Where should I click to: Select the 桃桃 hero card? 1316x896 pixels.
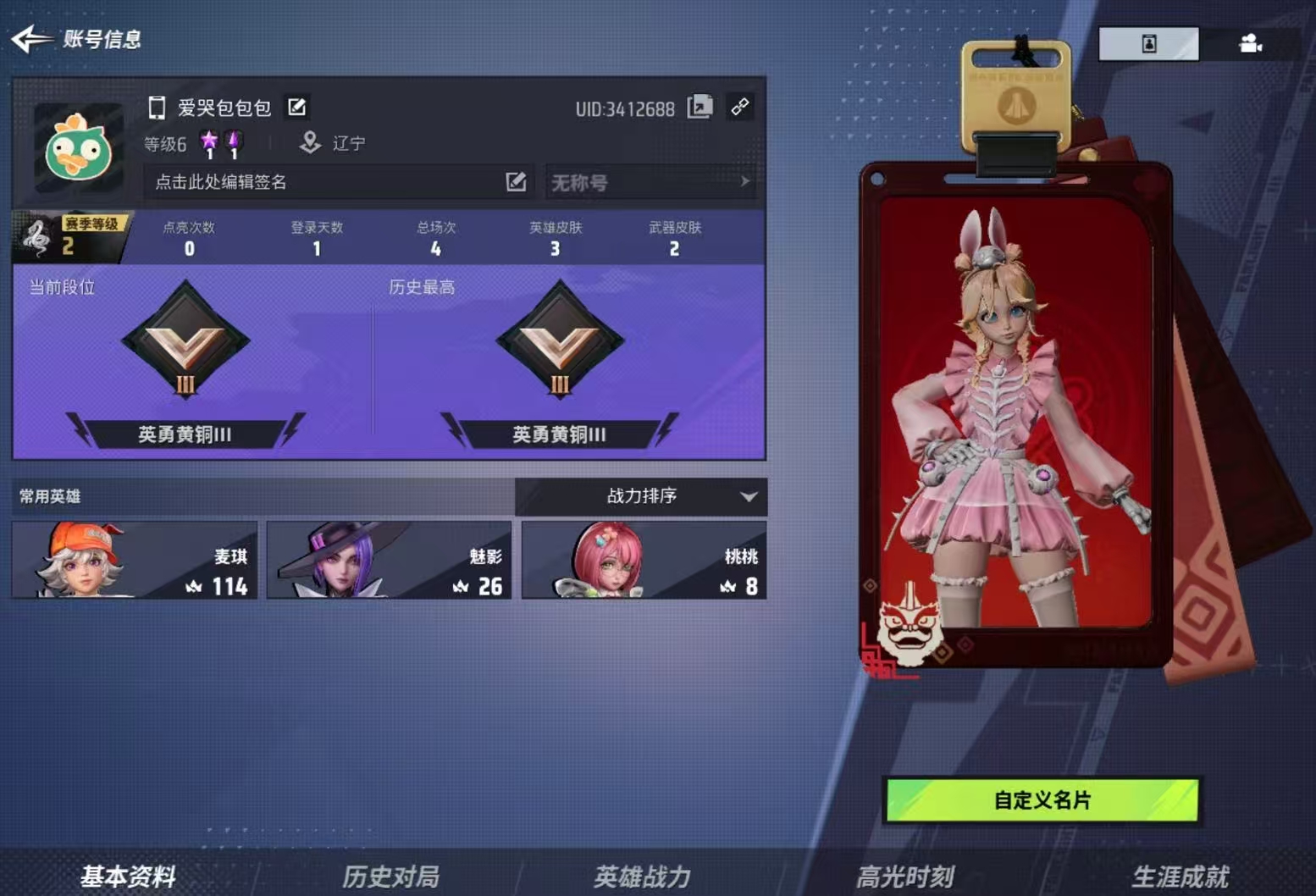(x=644, y=560)
